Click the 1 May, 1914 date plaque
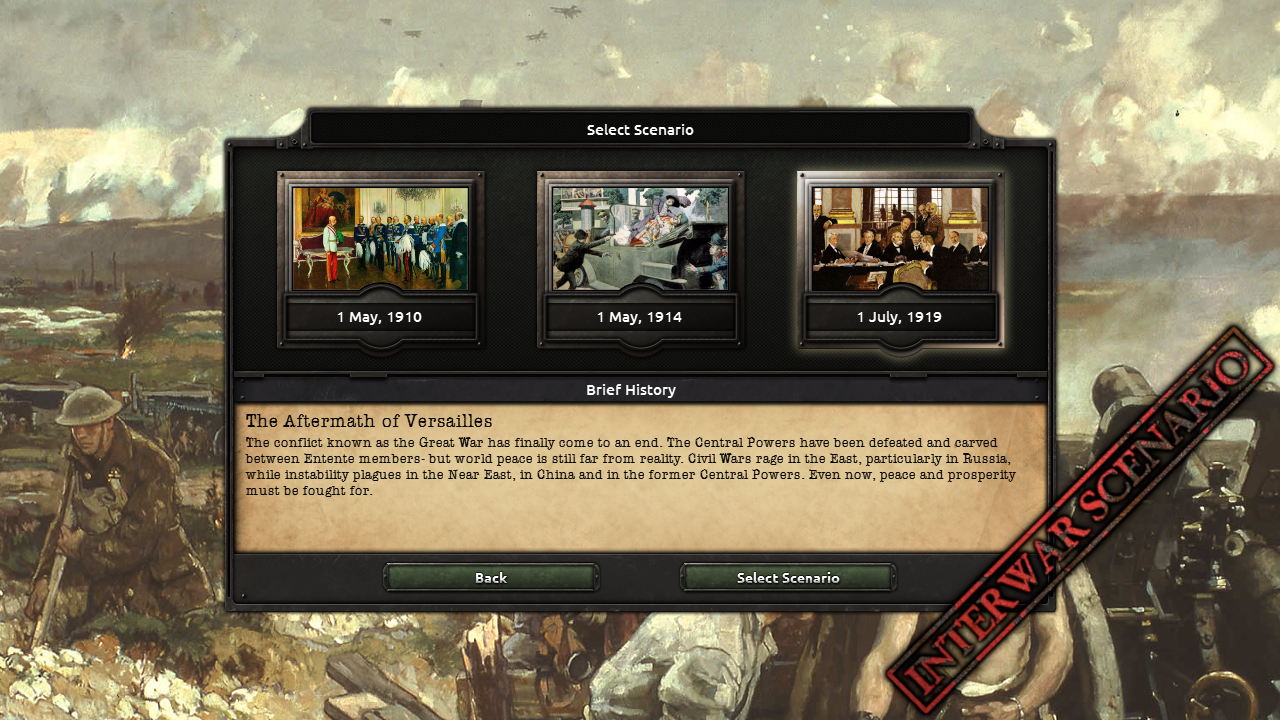1280x720 pixels. [641, 317]
